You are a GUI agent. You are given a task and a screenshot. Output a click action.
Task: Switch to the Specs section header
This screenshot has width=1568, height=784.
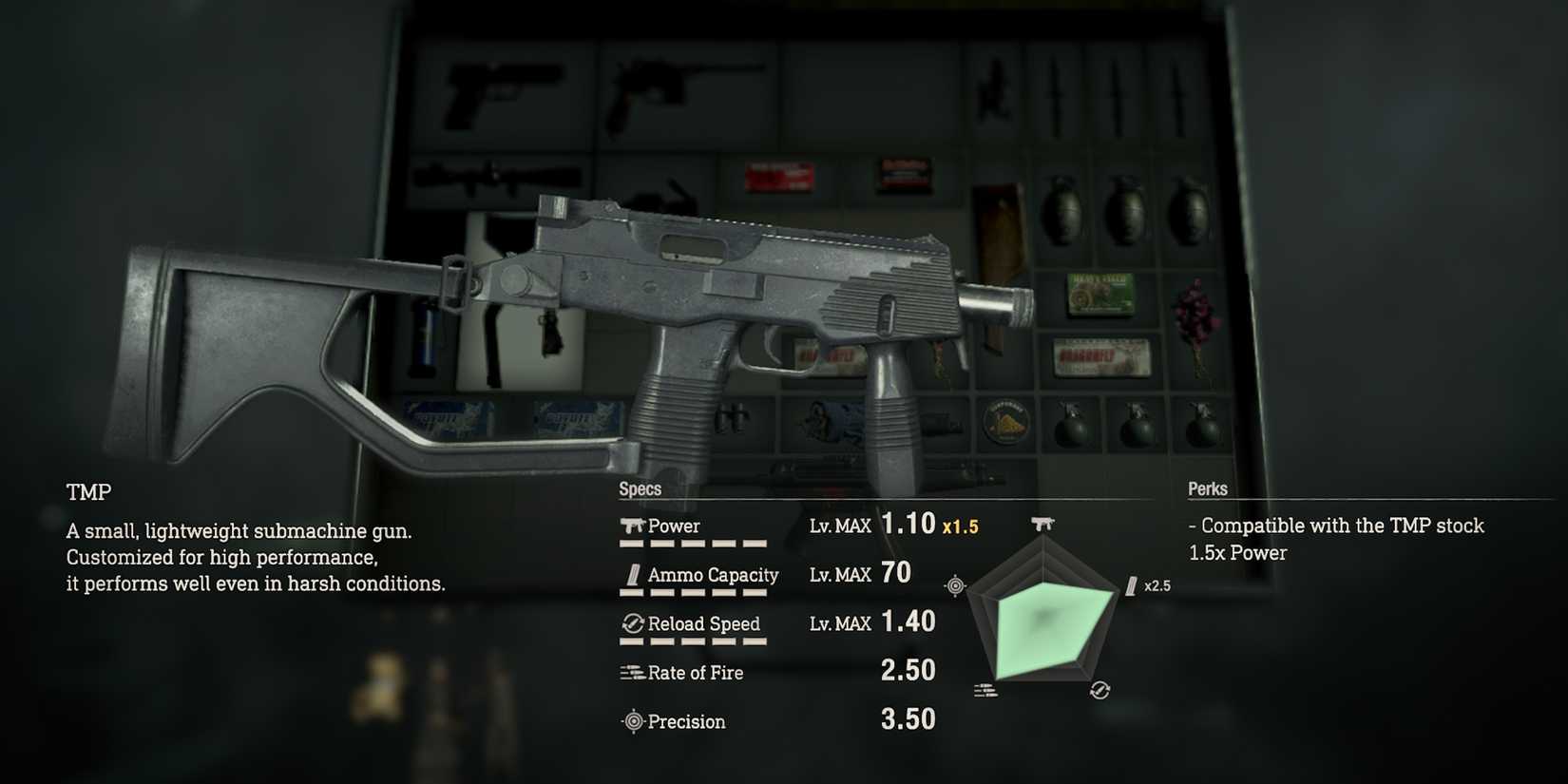pyautogui.click(x=640, y=488)
